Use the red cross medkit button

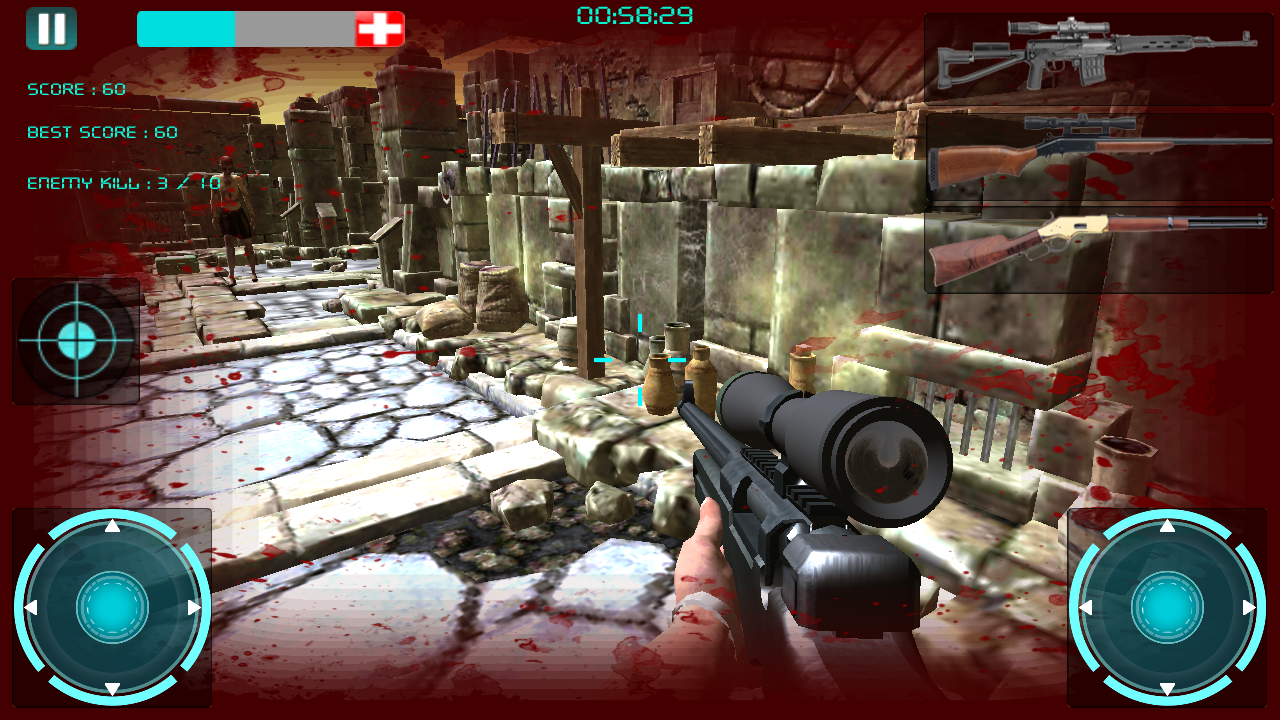pyautogui.click(x=380, y=29)
